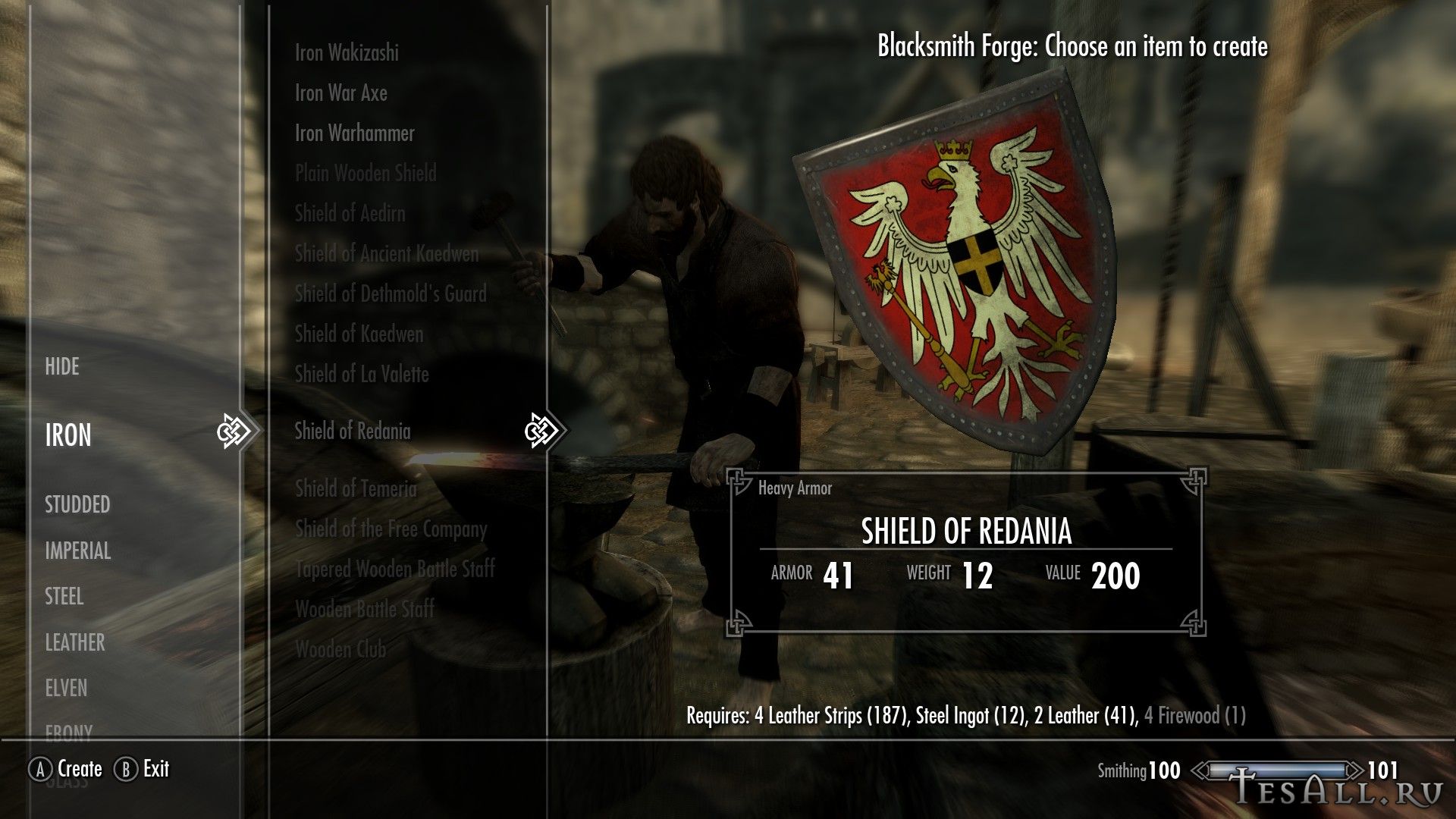Choose the Shield of Temeria
Screen dimensions: 1456x819
click(356, 489)
